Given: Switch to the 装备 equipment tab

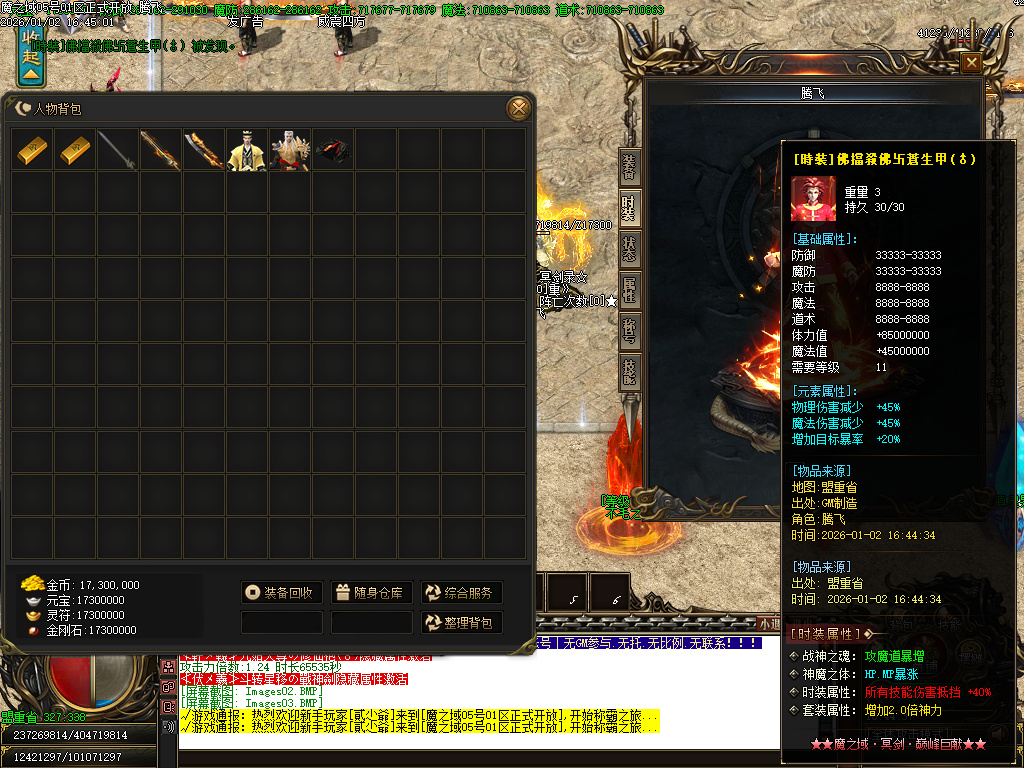Looking at the screenshot, I should pos(628,167).
